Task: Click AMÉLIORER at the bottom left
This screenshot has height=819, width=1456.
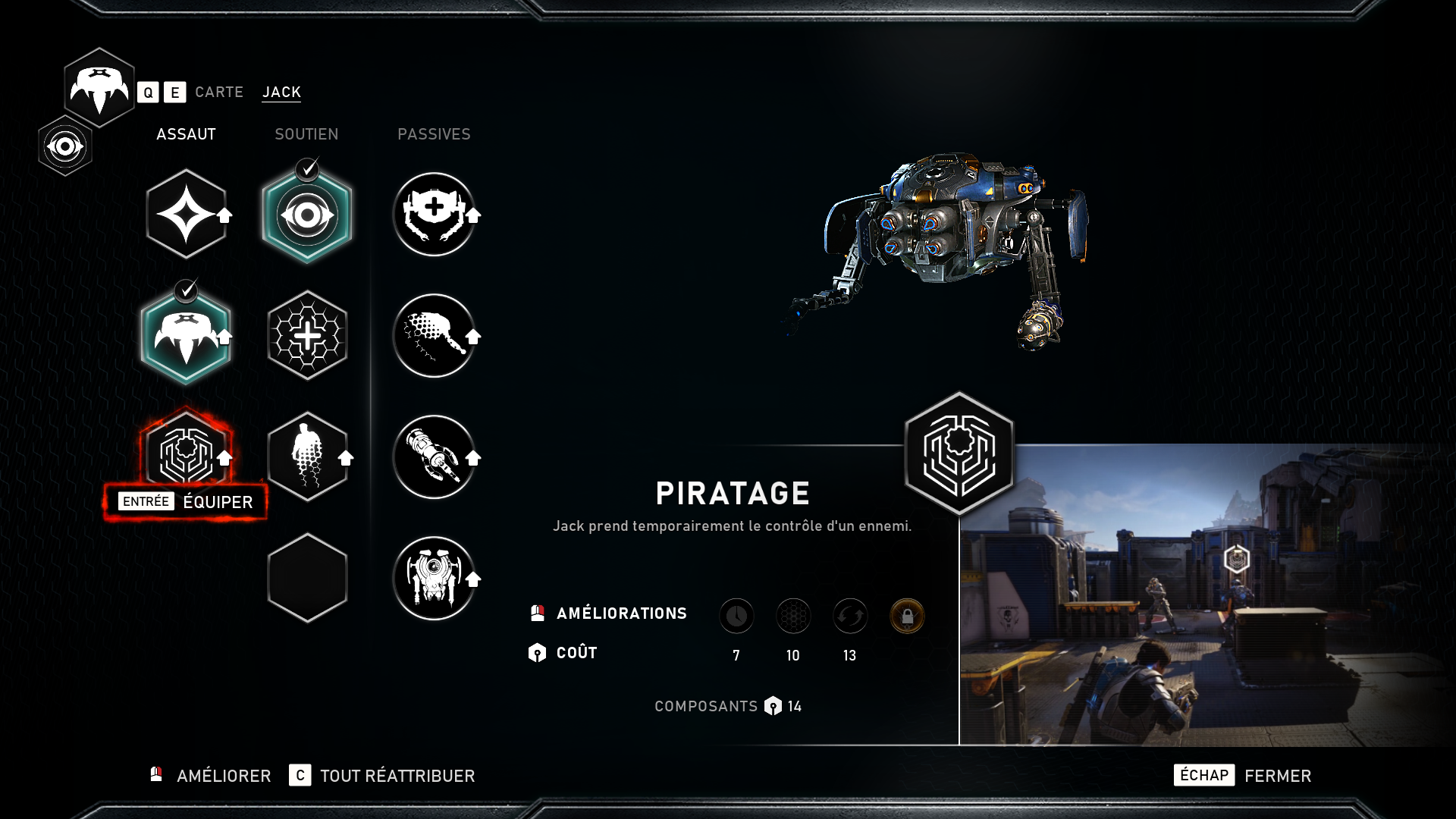Action: point(223,776)
